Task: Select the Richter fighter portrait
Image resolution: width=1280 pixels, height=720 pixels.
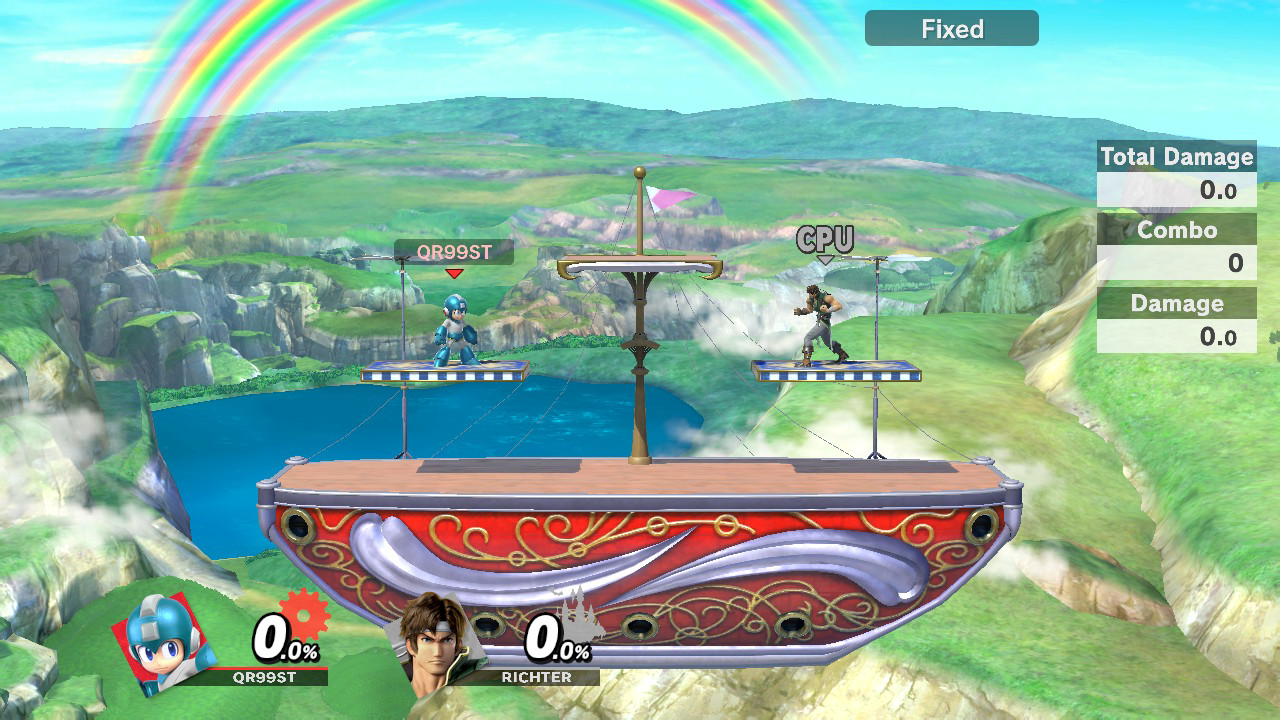Action: (441, 643)
